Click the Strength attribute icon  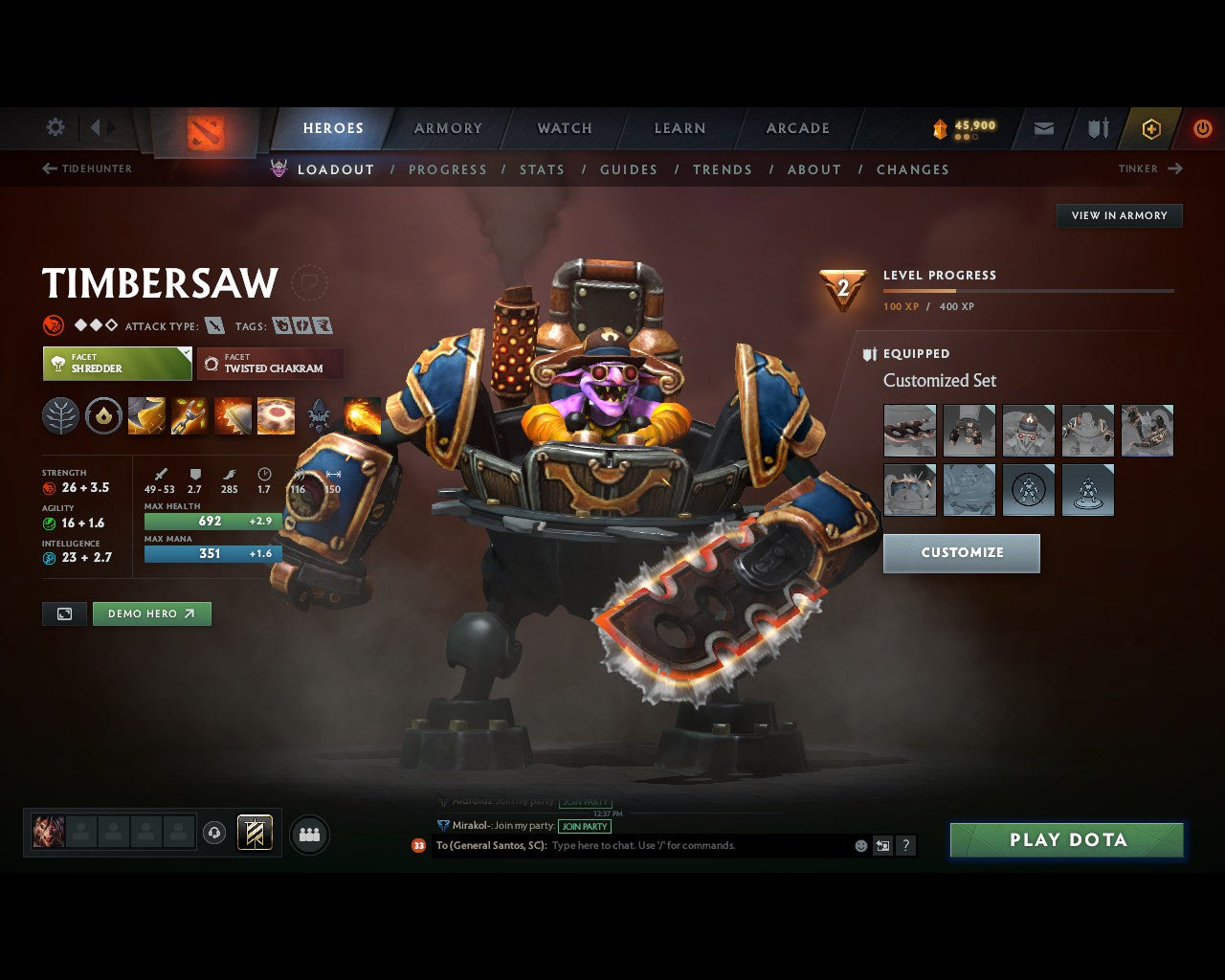click(50, 487)
